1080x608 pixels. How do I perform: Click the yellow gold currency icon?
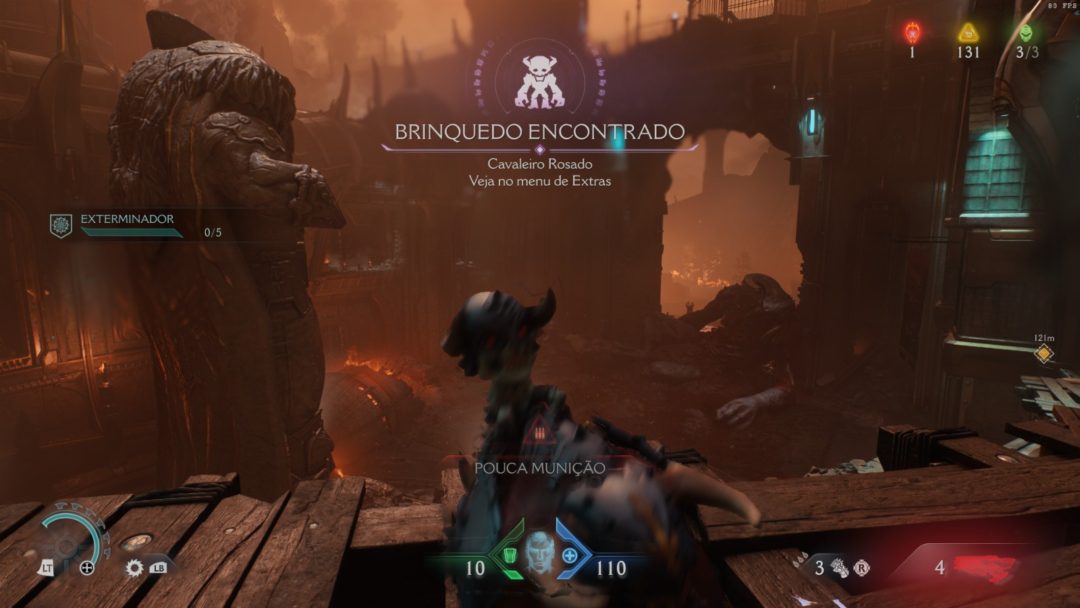(x=967, y=33)
